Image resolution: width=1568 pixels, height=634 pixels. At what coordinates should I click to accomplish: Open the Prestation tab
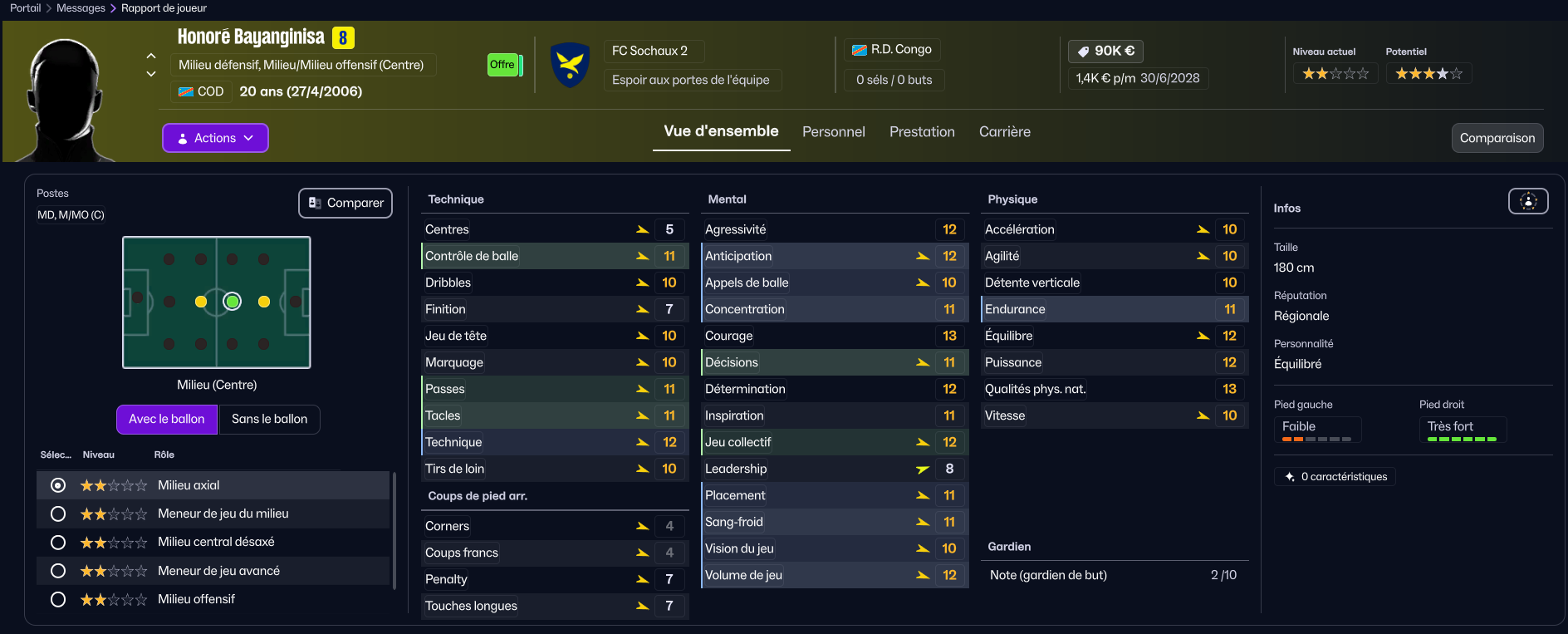click(x=922, y=132)
